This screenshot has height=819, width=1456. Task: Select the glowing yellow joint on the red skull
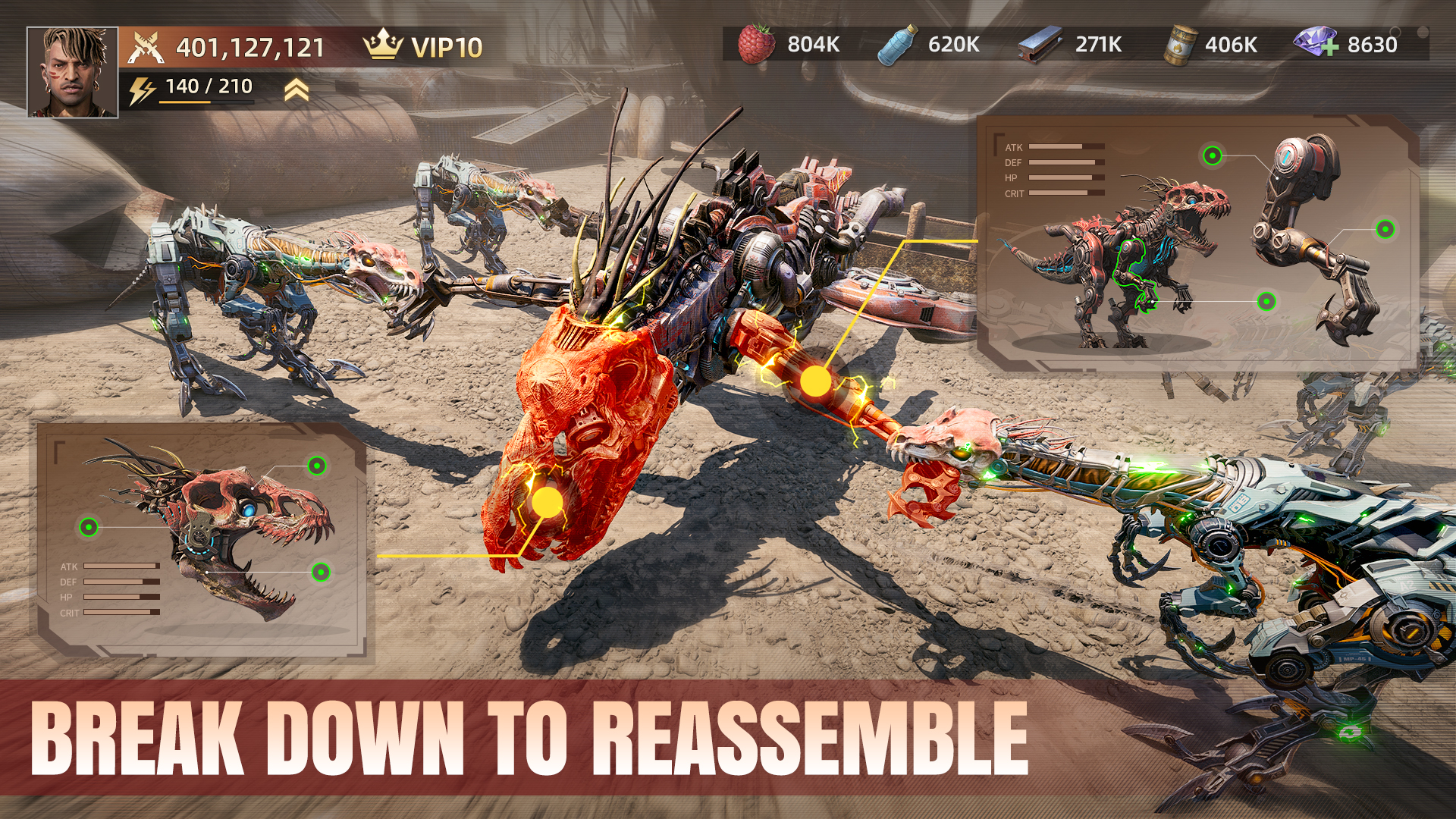tap(548, 501)
